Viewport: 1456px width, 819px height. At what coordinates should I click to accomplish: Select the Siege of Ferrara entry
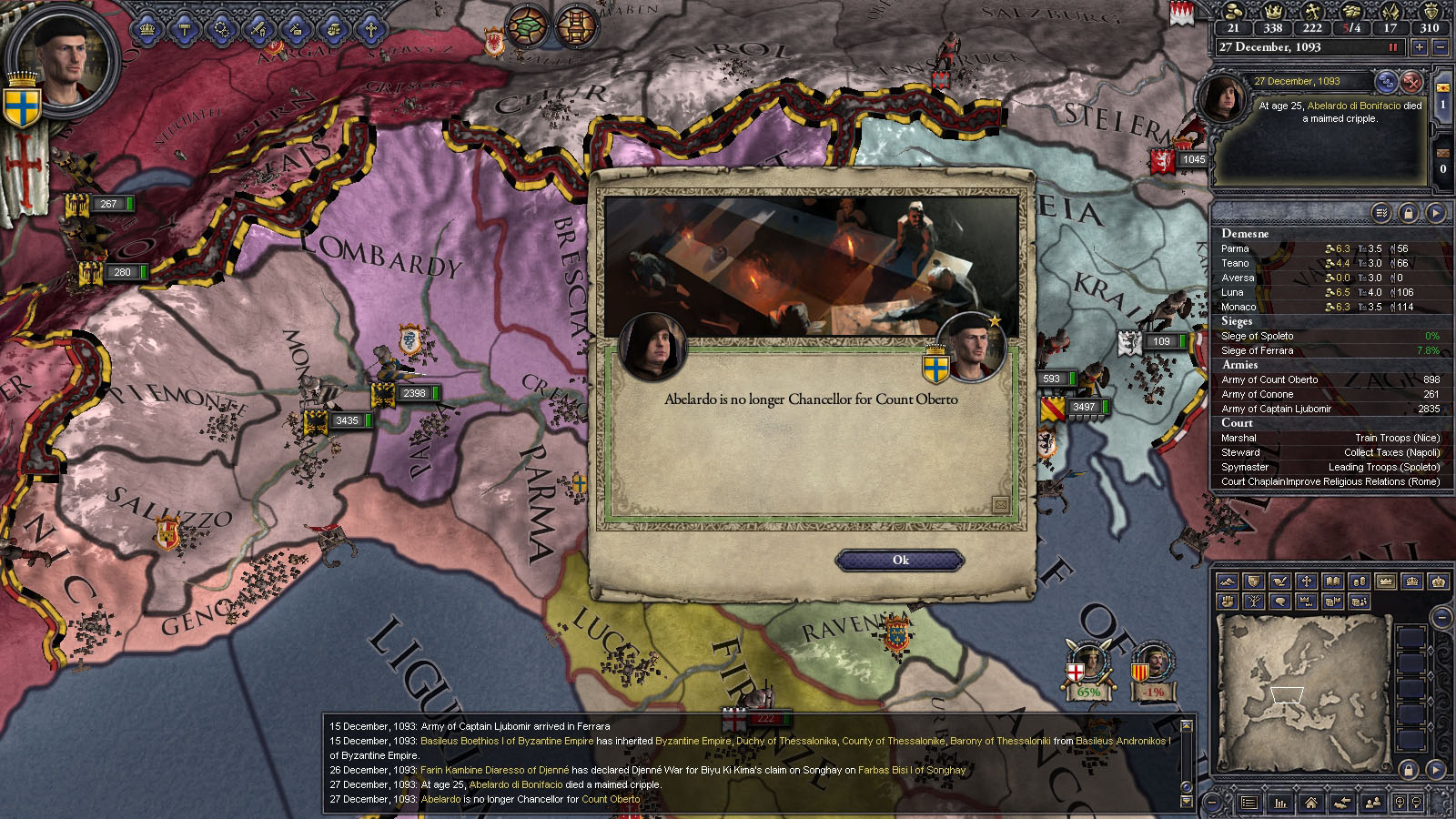click(1257, 350)
